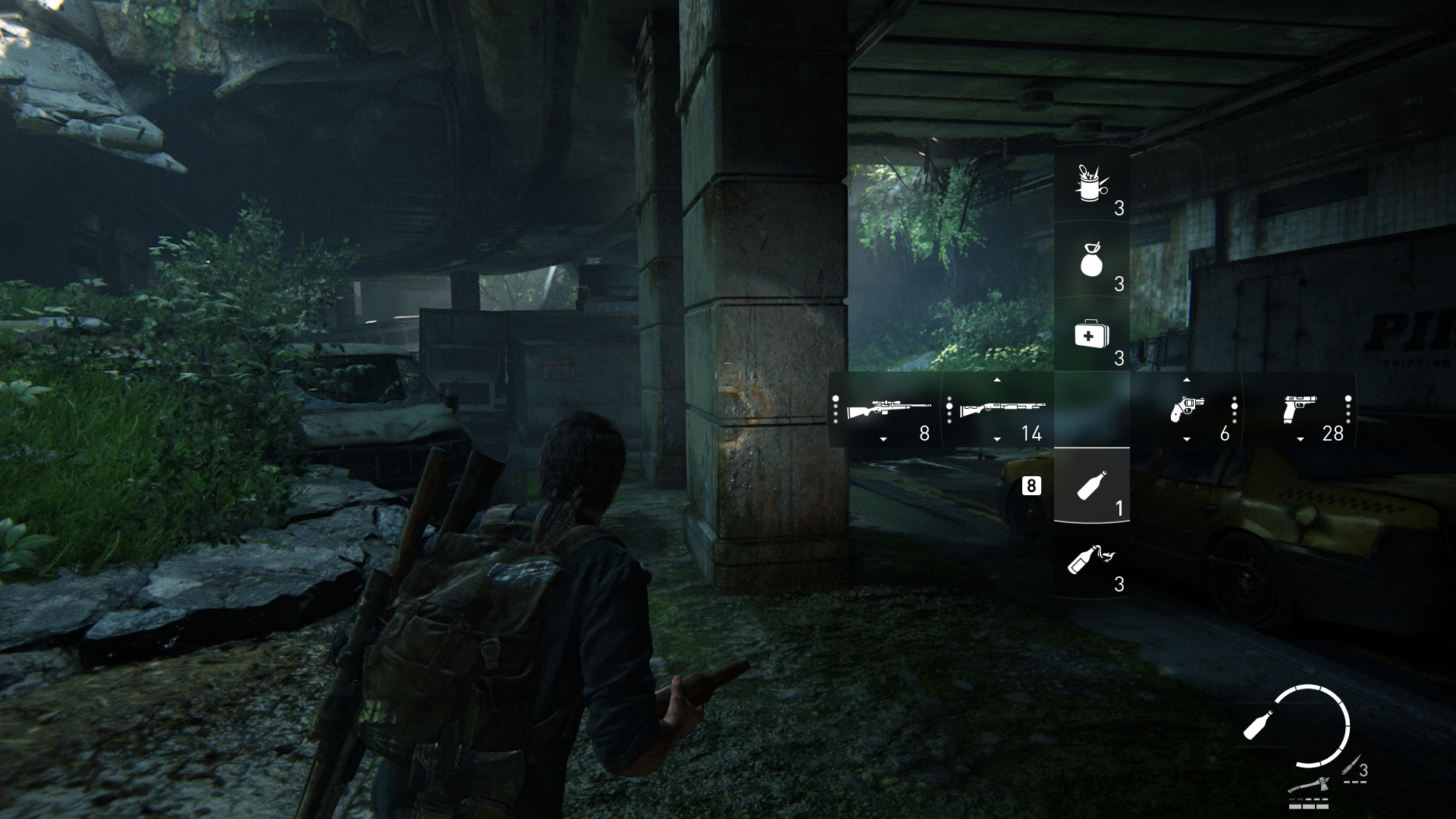
Task: Click the shiv icon in the HUD
Action: pyautogui.click(x=1351, y=770)
